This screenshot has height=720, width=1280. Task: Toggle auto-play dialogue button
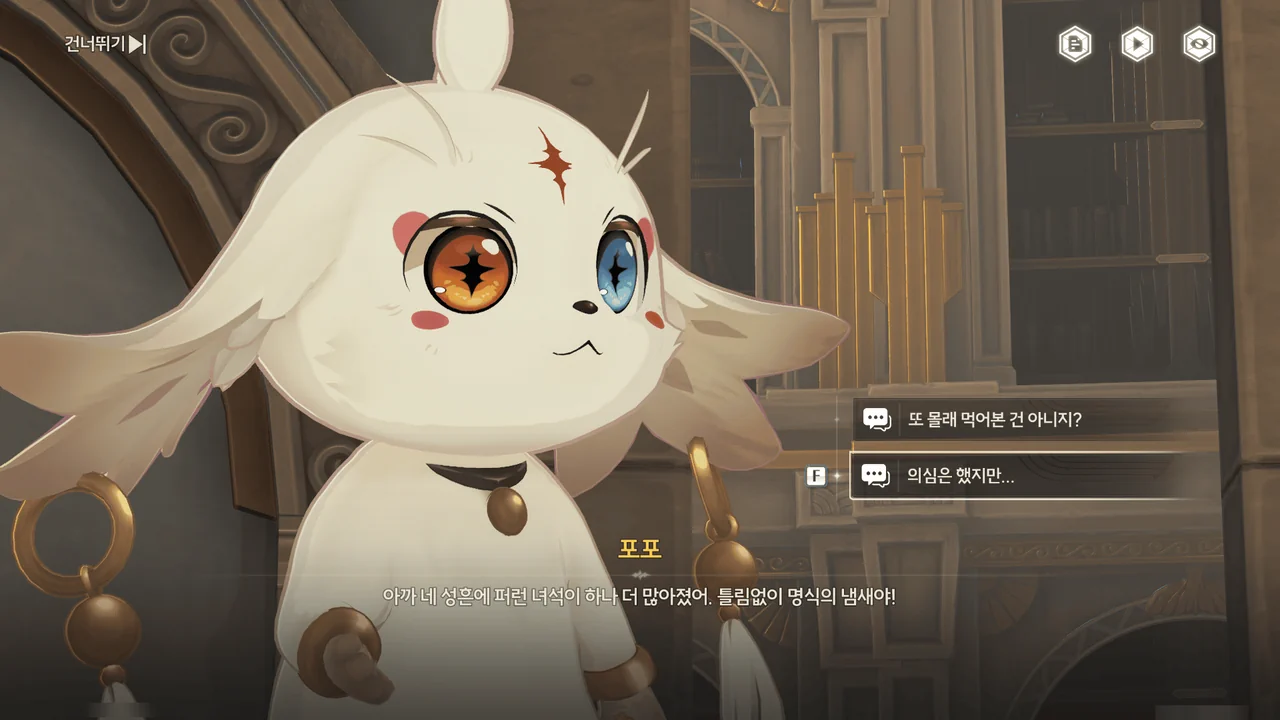(x=1137, y=44)
